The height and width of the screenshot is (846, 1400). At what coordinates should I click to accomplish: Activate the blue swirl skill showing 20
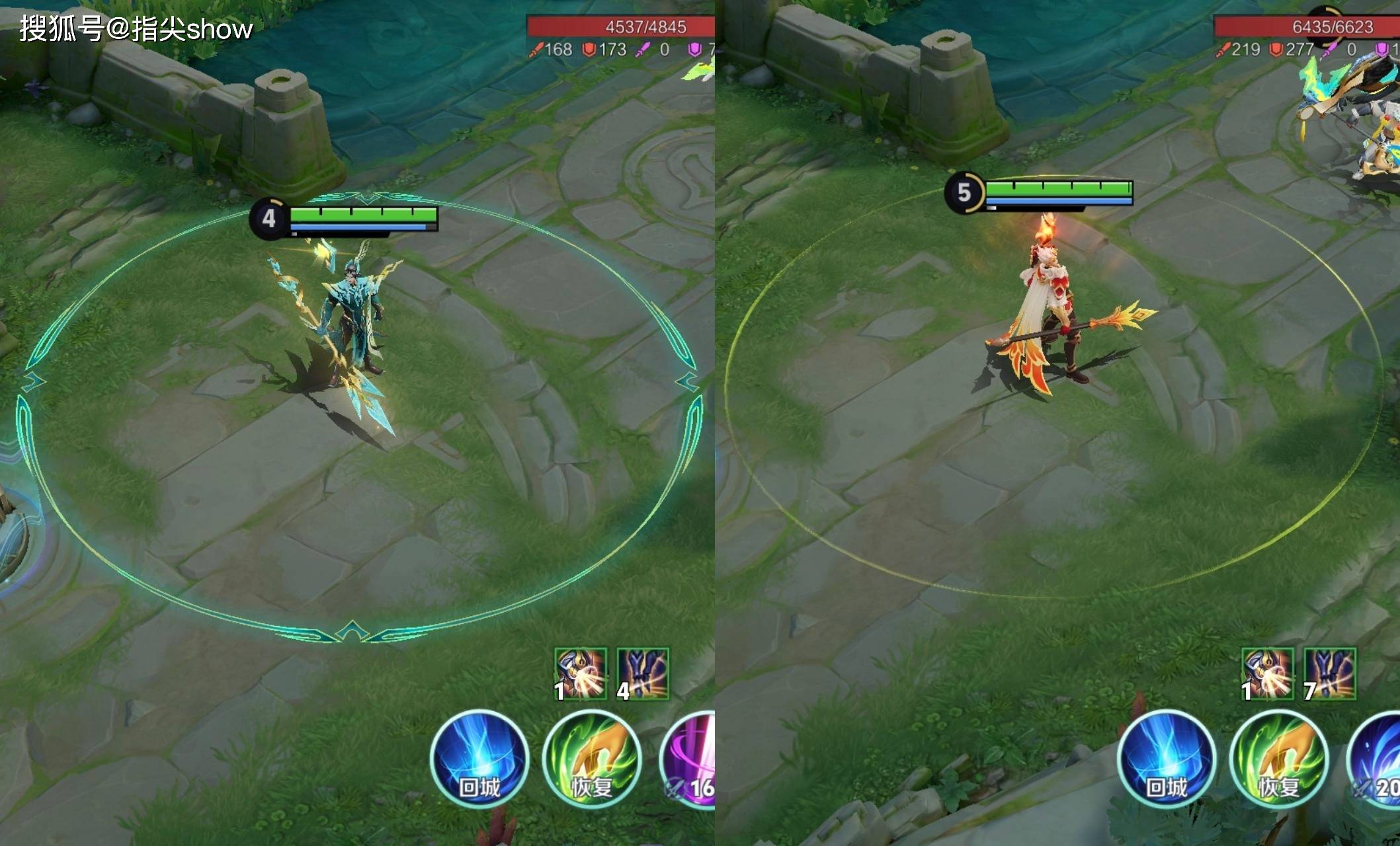[x=1377, y=760]
